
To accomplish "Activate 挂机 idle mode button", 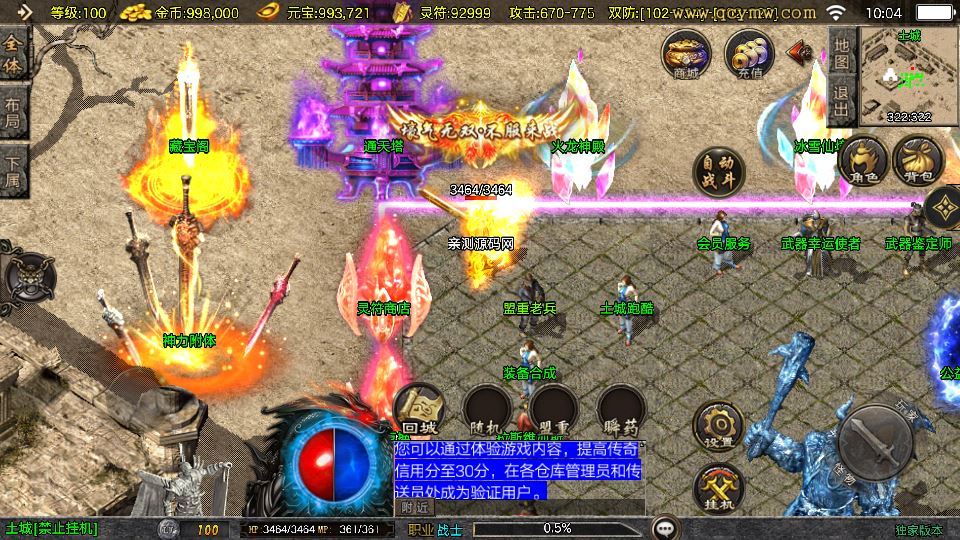I will pyautogui.click(x=719, y=489).
